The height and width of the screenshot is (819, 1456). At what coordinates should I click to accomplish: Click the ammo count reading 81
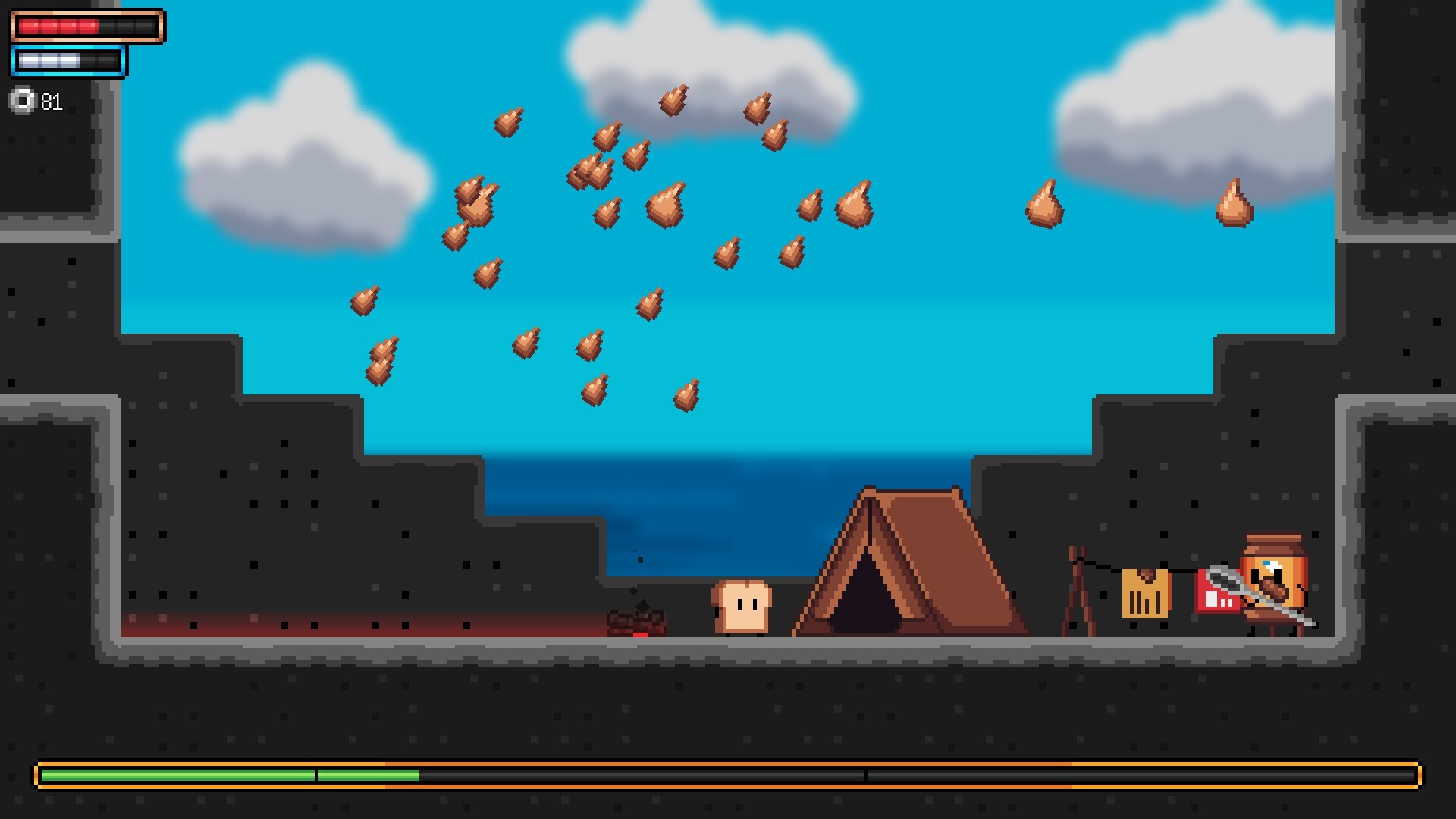(x=51, y=101)
